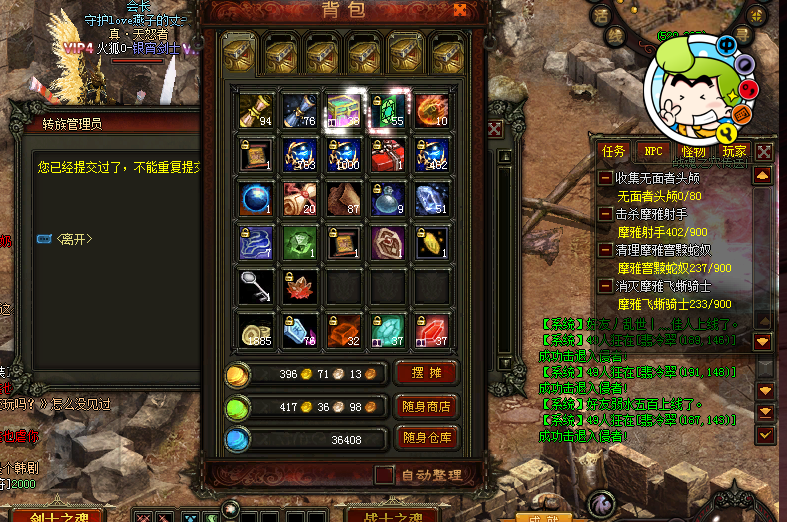Open the 随身仓库 portable warehouse
Screen dimensions: 787x522
point(428,438)
